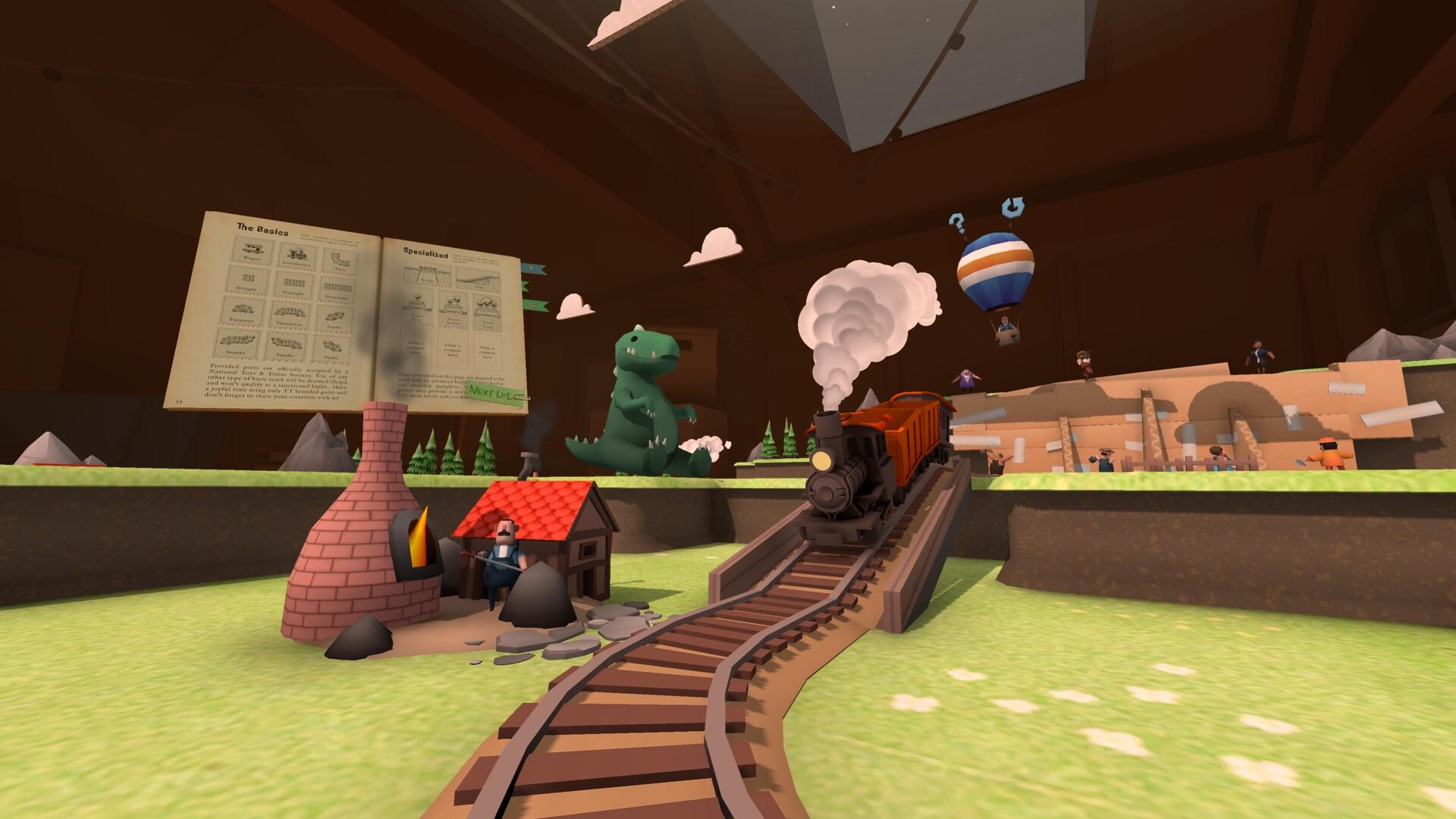Pick the Turn track stamp
Screen dimensions: 1456x819
coord(340,259)
